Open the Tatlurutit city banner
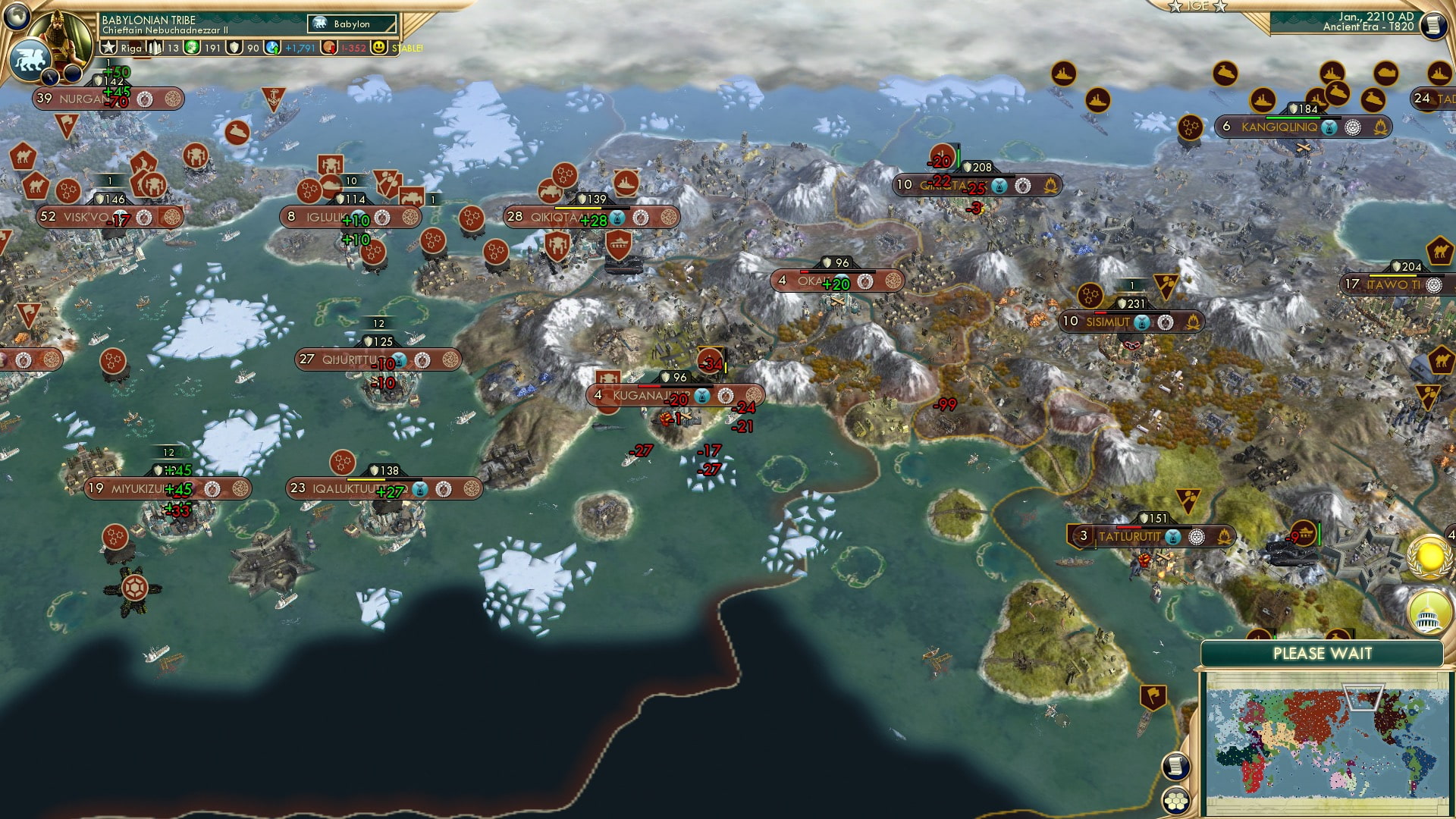 coord(1128,537)
